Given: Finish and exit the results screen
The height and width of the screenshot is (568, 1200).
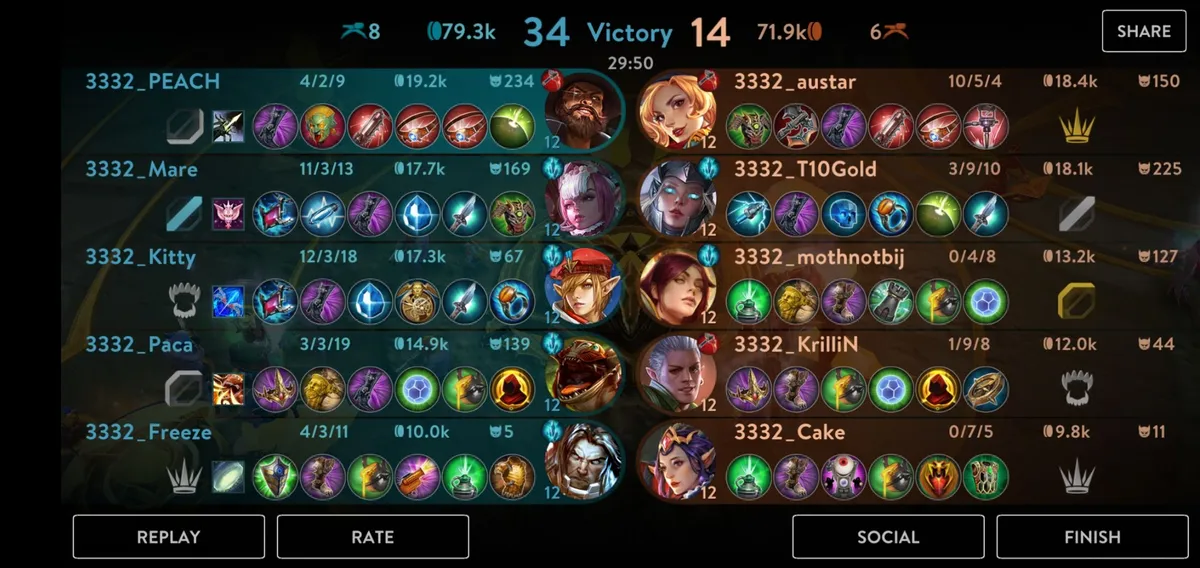Looking at the screenshot, I should (1092, 537).
